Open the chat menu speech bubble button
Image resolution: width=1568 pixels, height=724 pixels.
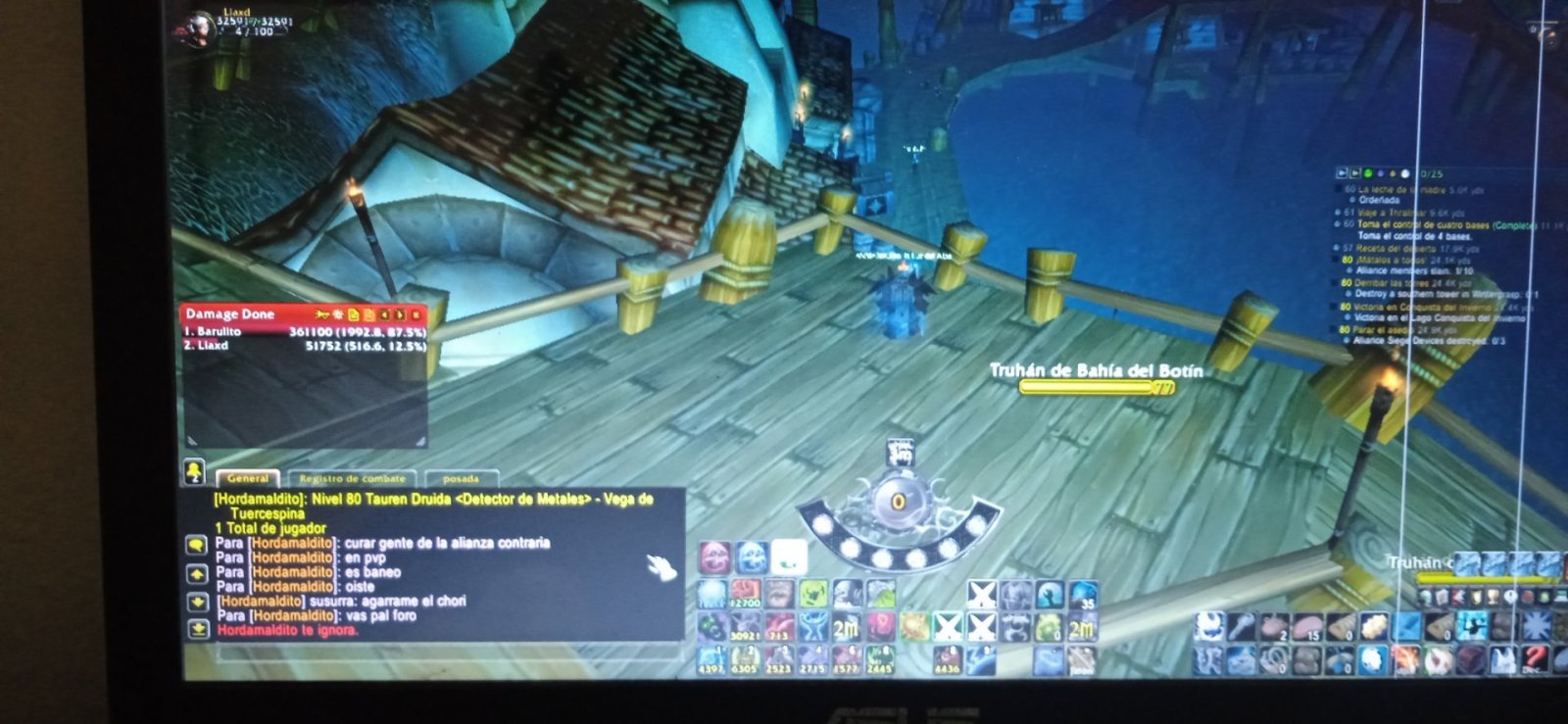pos(196,545)
